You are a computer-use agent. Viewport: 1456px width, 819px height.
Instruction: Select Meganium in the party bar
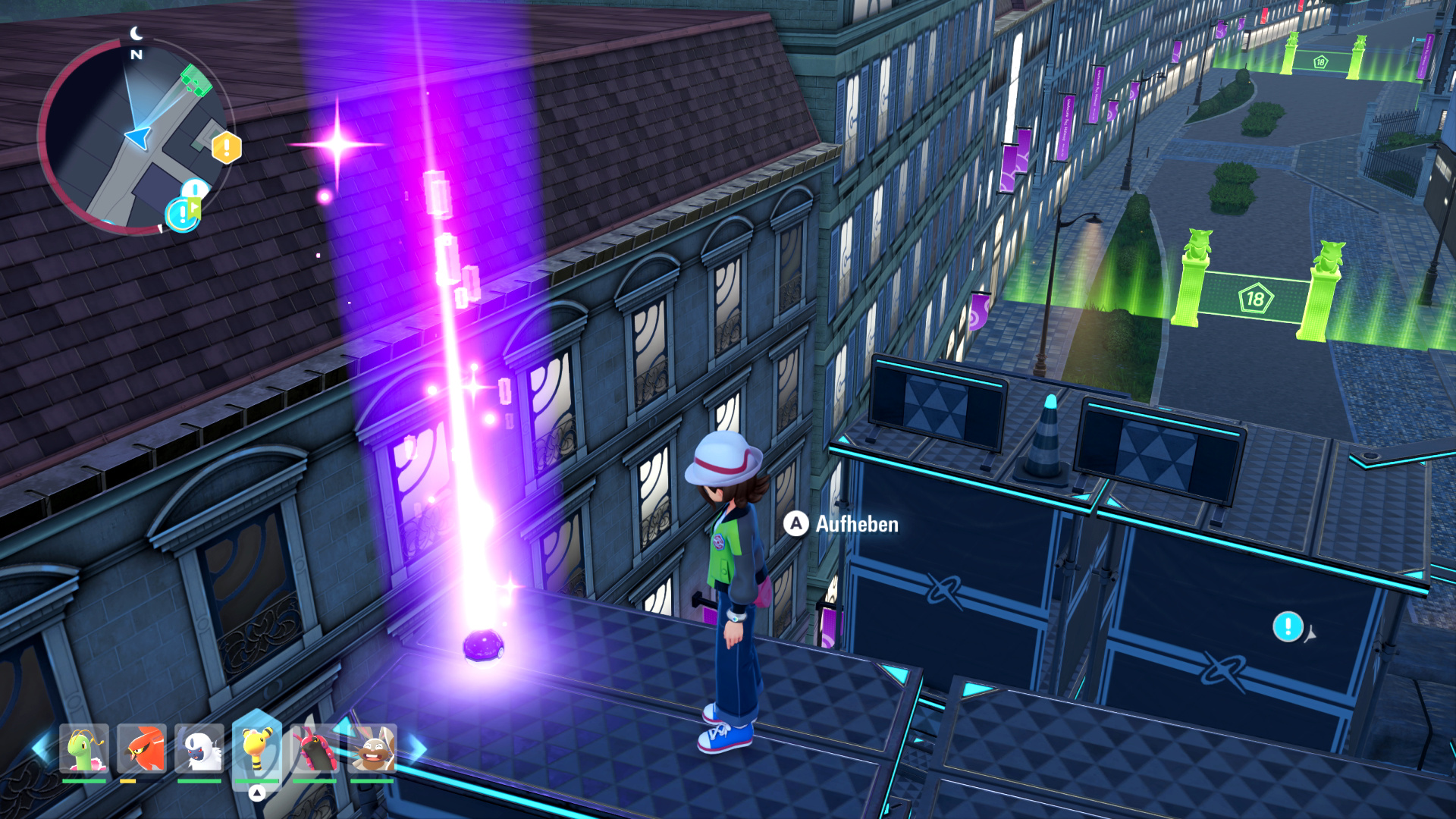pyautogui.click(x=84, y=748)
